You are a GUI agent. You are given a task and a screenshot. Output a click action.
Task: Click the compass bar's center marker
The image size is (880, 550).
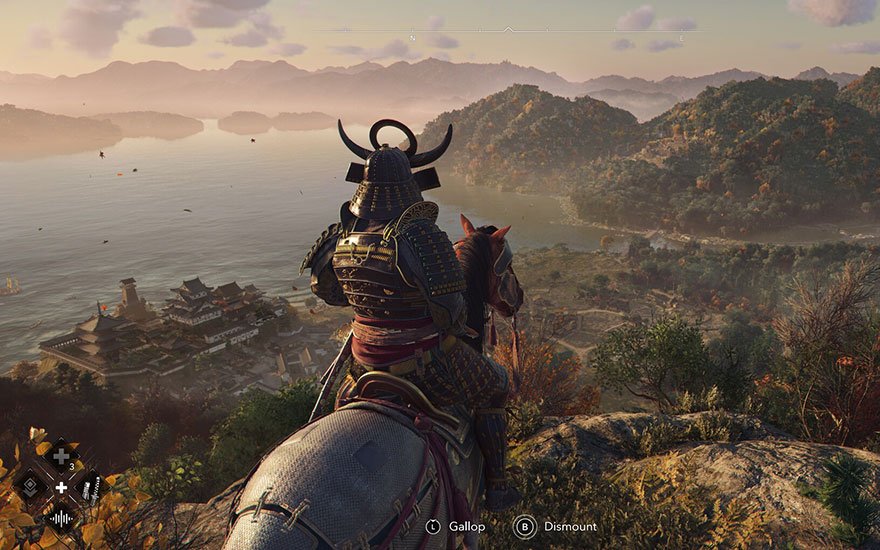pyautogui.click(x=508, y=30)
